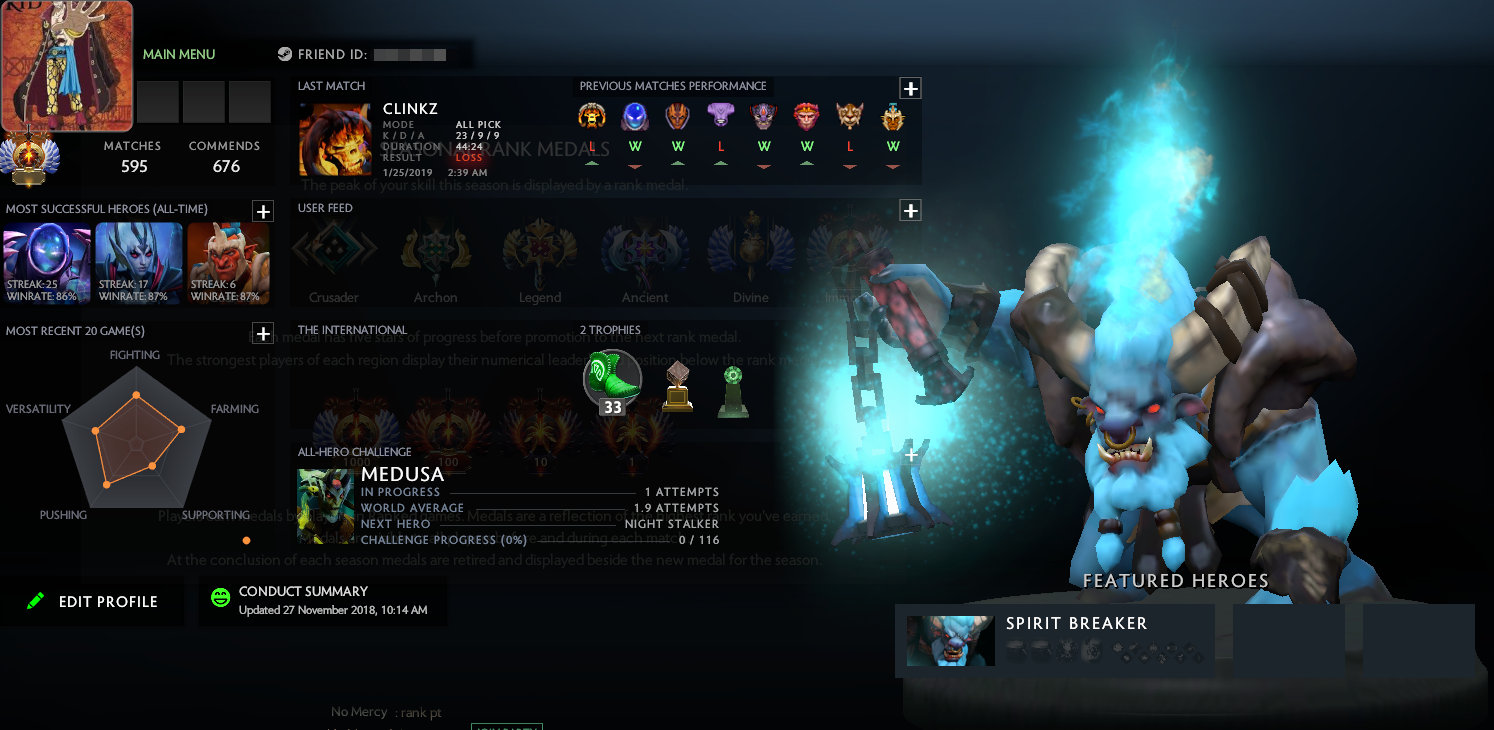
Task: Open Vengeful Spirit from most successful heroes
Action: coord(139,262)
